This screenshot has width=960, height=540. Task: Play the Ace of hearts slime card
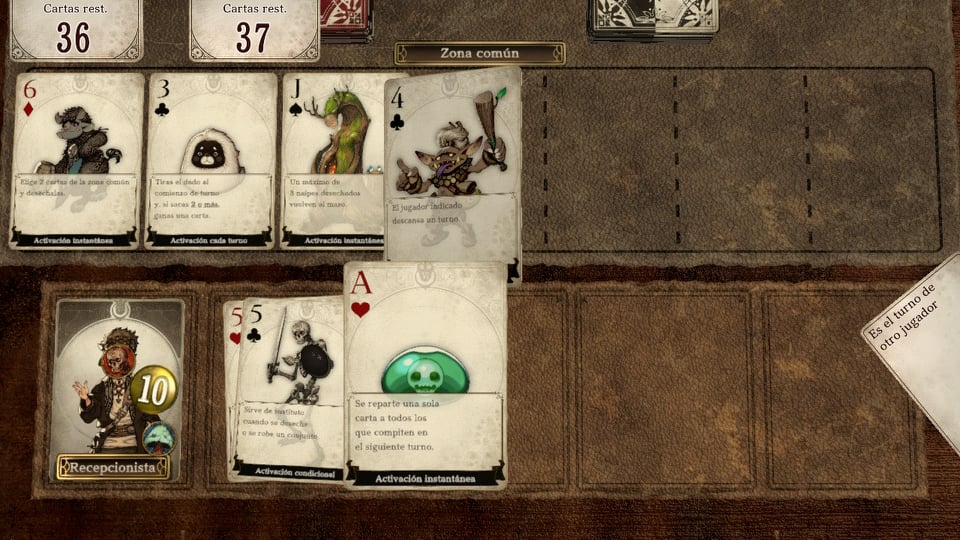425,375
